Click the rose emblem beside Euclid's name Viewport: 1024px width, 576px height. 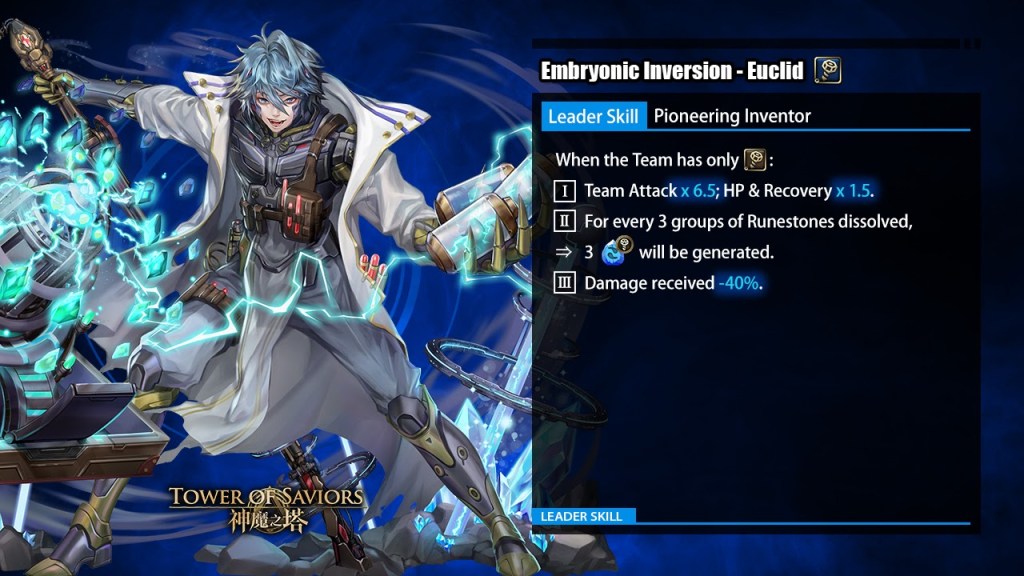click(827, 70)
